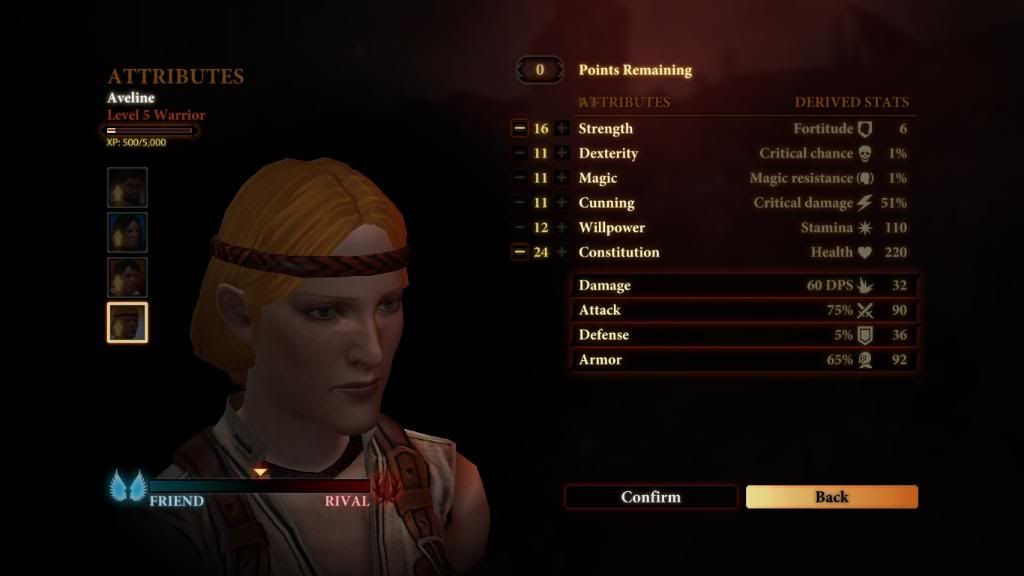
Task: Add a point to Willpower
Action: (x=562, y=227)
